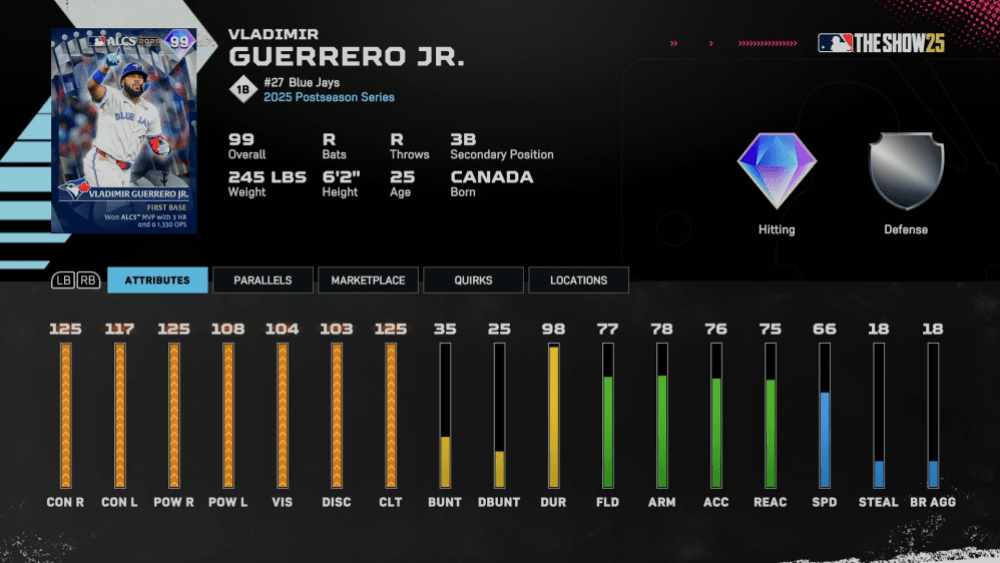Switch to the Parallels tab
The height and width of the screenshot is (563, 1000).
click(x=263, y=280)
